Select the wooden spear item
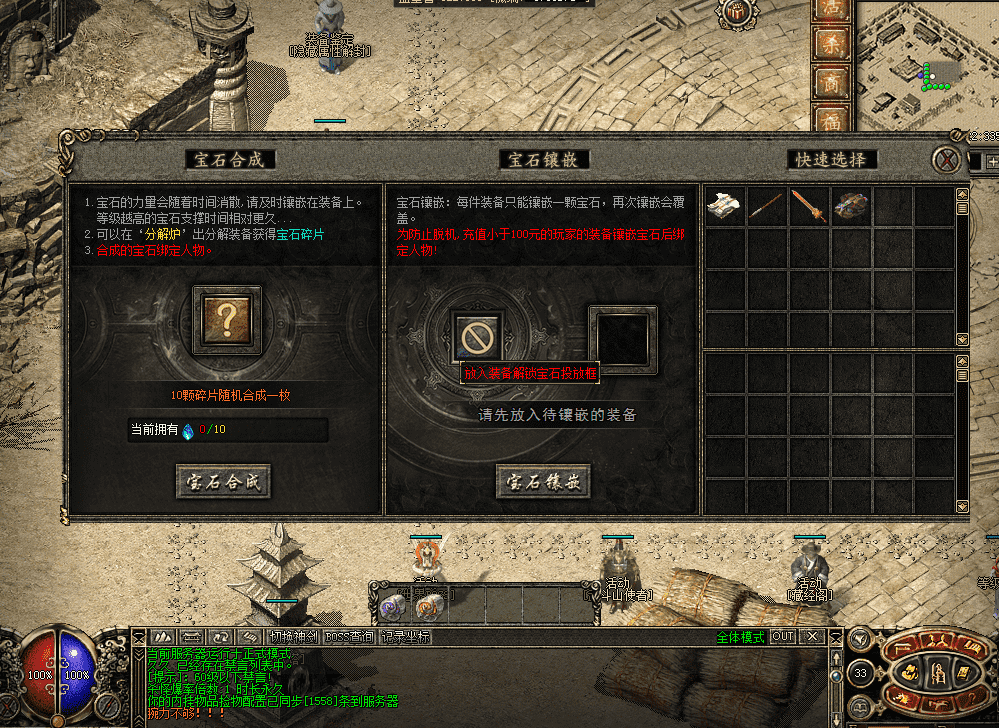The width and height of the screenshot is (999, 728). click(x=766, y=206)
